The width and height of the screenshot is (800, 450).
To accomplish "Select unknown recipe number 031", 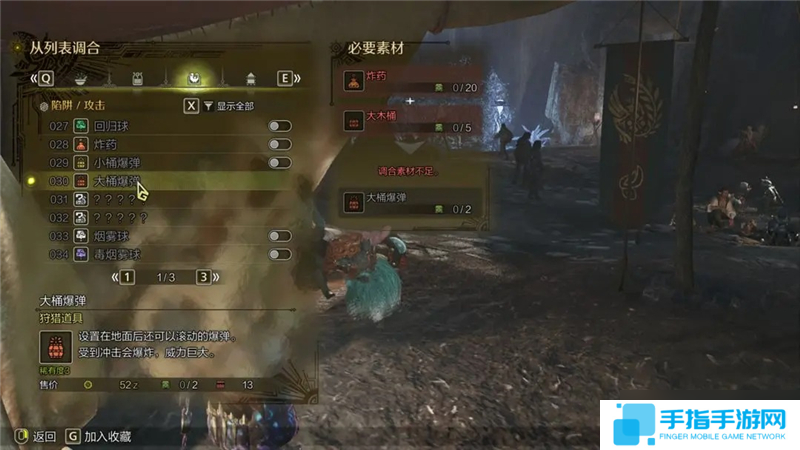I will click(112, 199).
